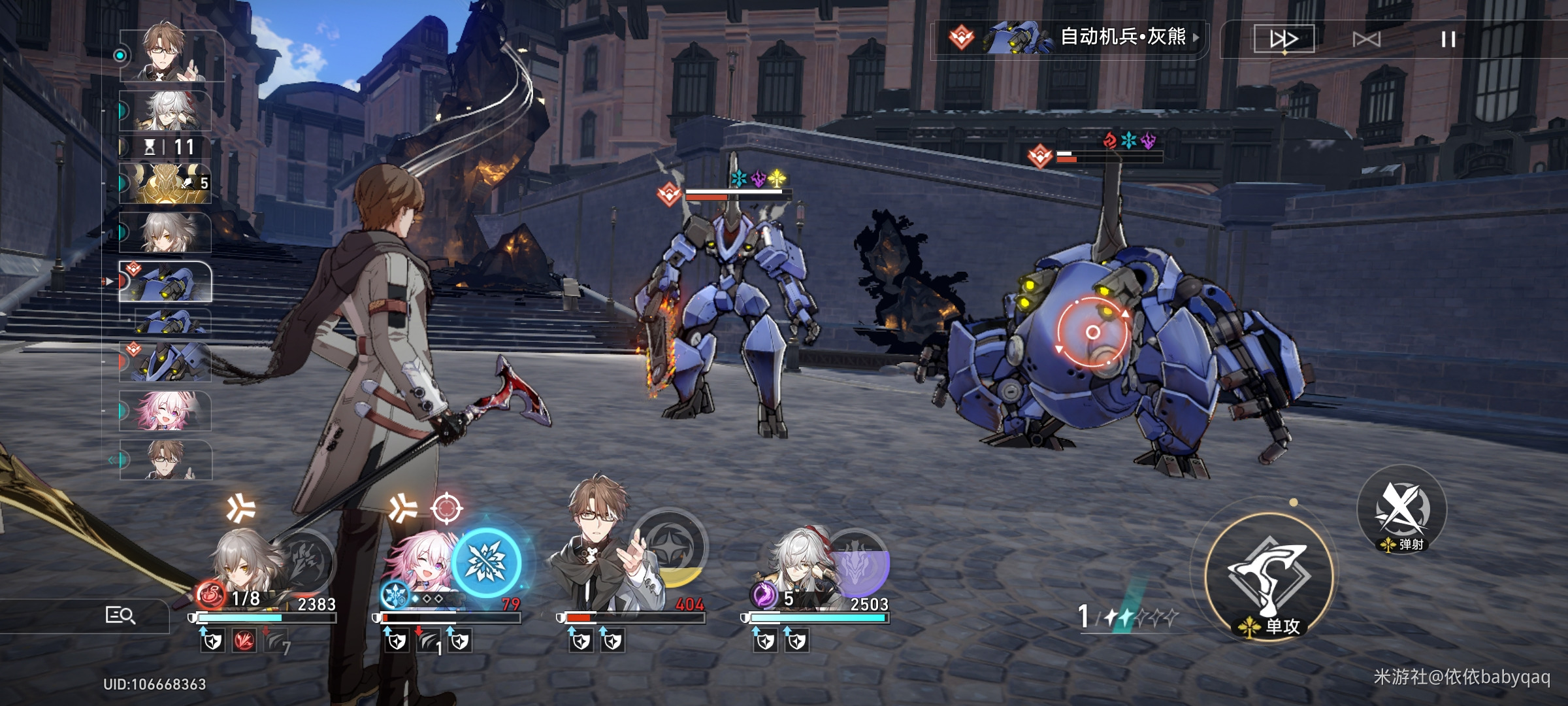Click the highlighted robot turn-order portrait

(x=165, y=282)
